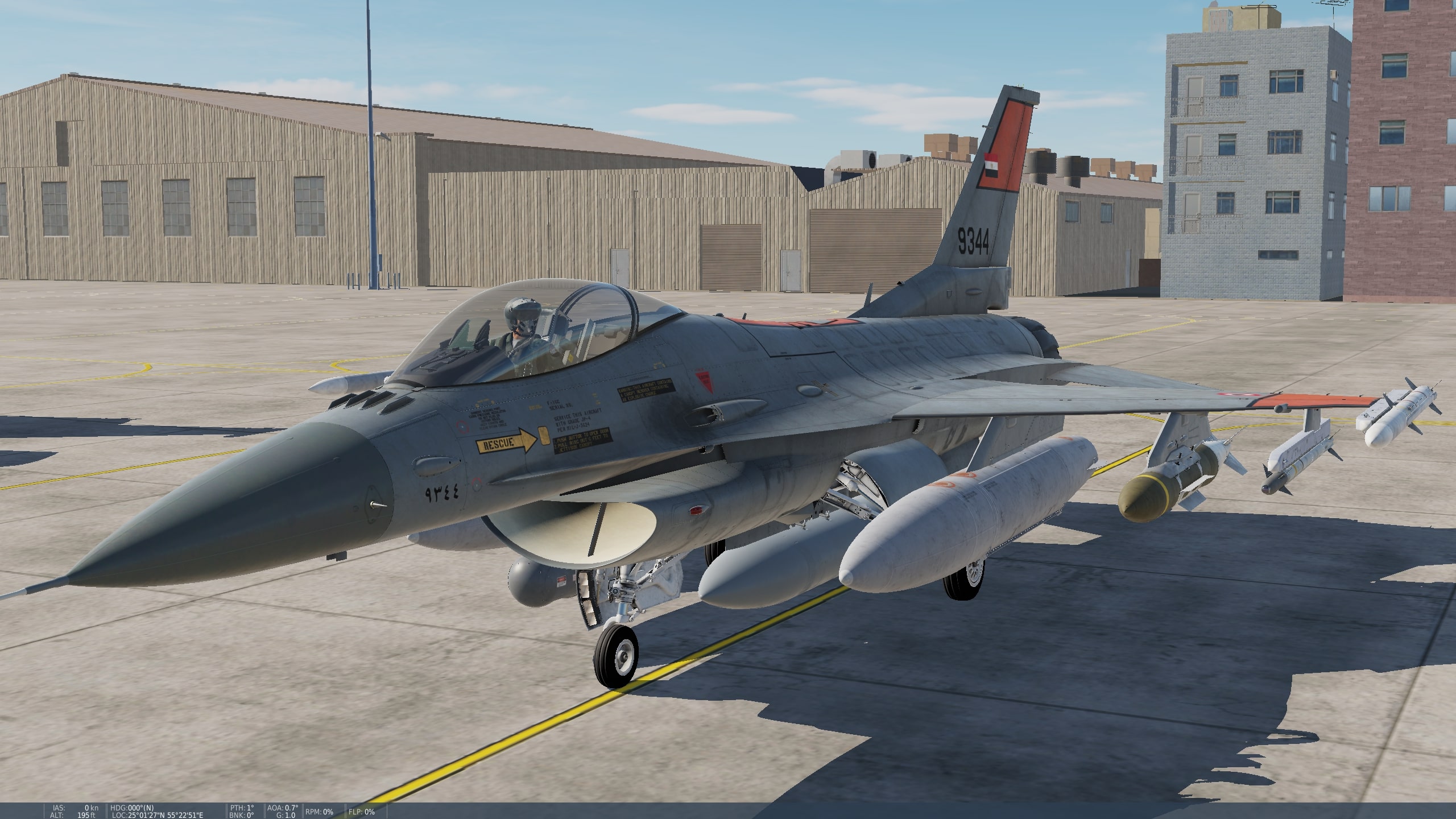Click the IAS speed readout
This screenshot has height=819, width=1456.
[x=75, y=808]
